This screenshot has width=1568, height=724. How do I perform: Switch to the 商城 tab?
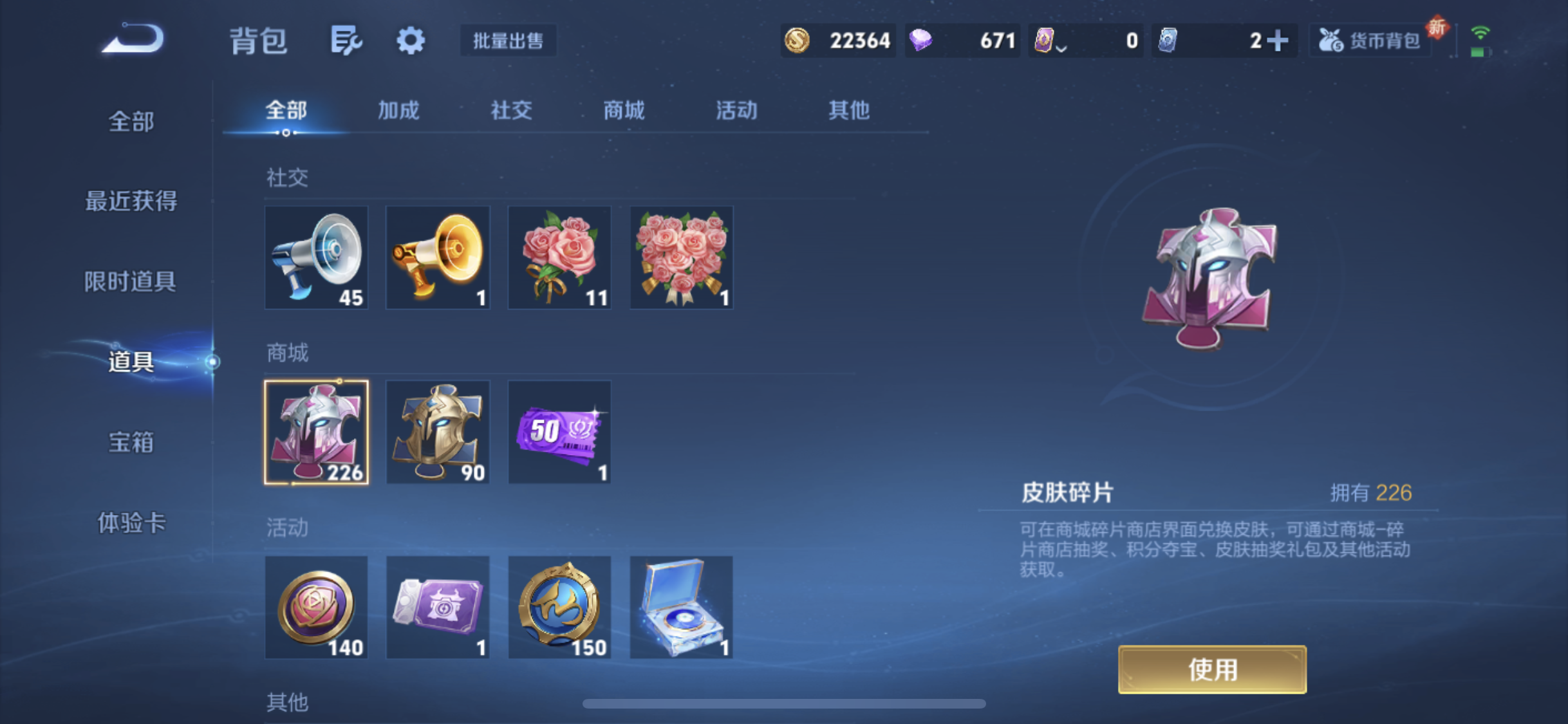coord(623,110)
